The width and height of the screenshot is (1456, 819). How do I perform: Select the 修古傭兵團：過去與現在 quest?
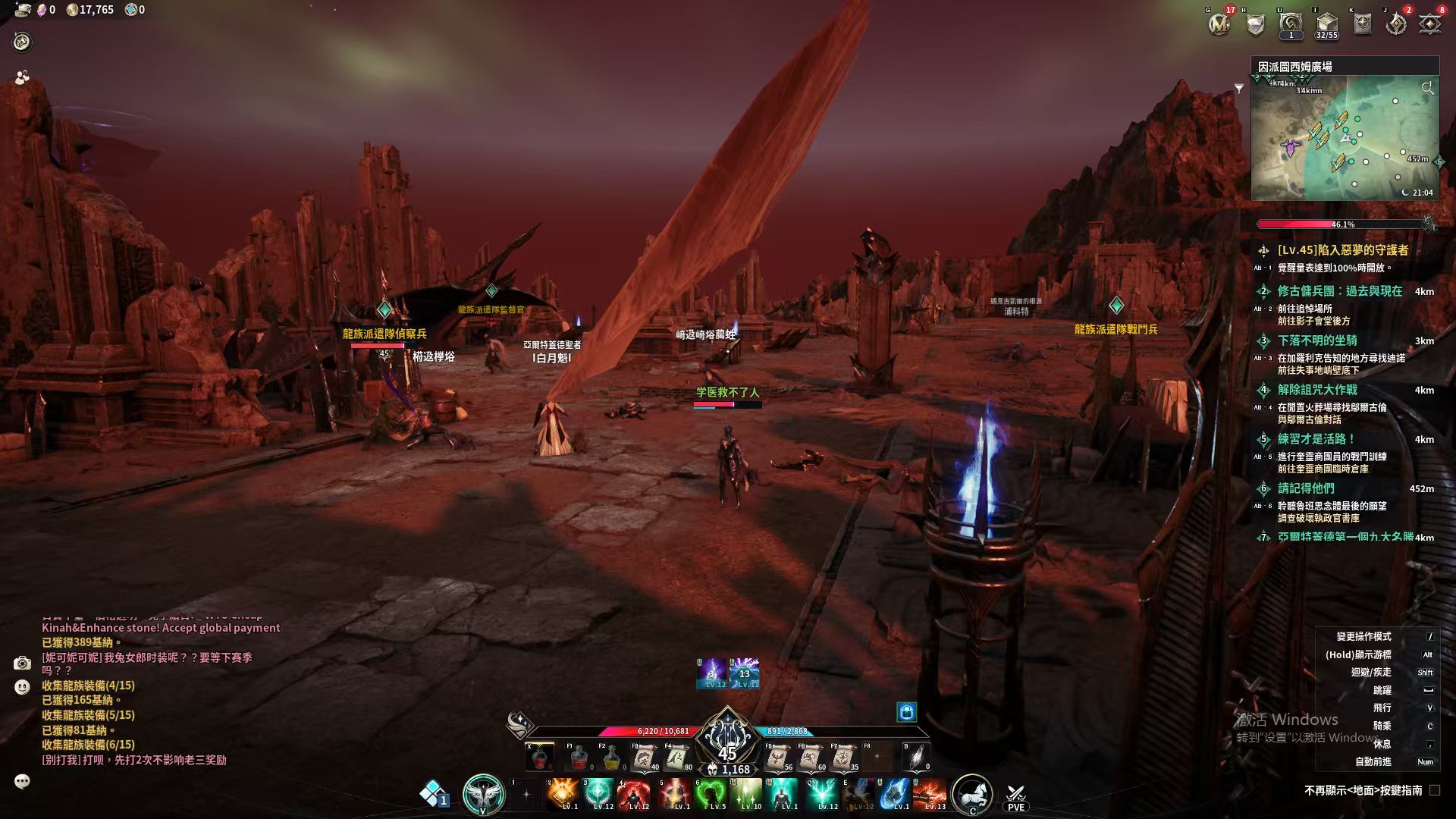pyautogui.click(x=1340, y=291)
